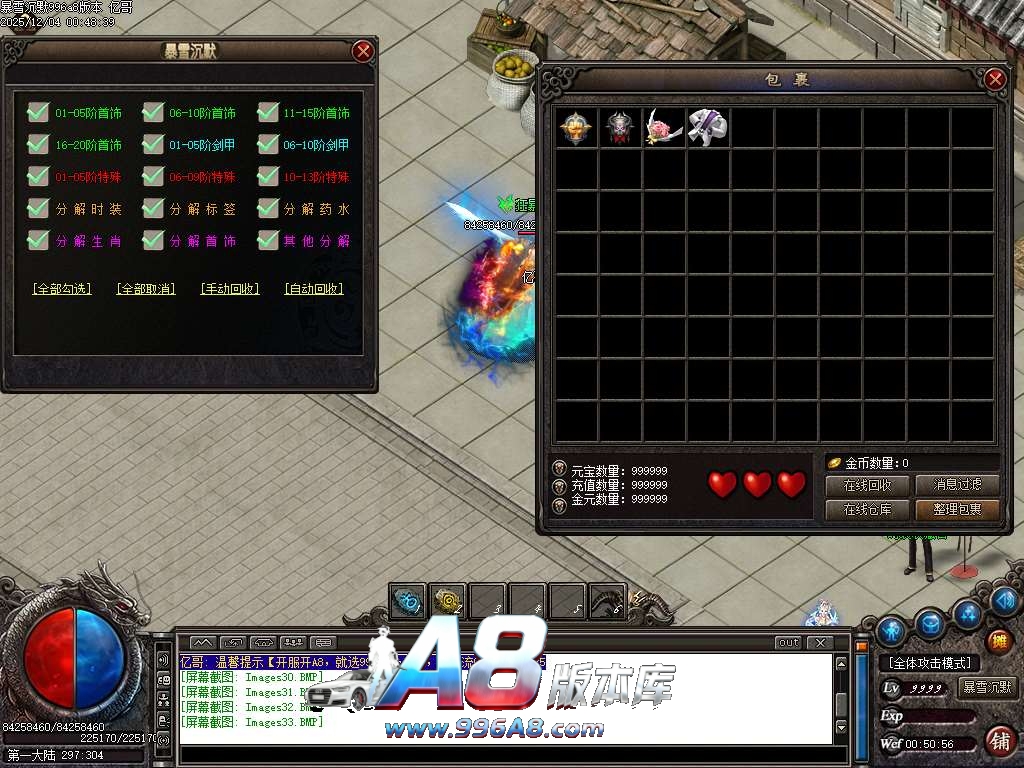Click the 消息过滤 message filter button
Viewport: 1024px width, 768px height.
[x=958, y=486]
